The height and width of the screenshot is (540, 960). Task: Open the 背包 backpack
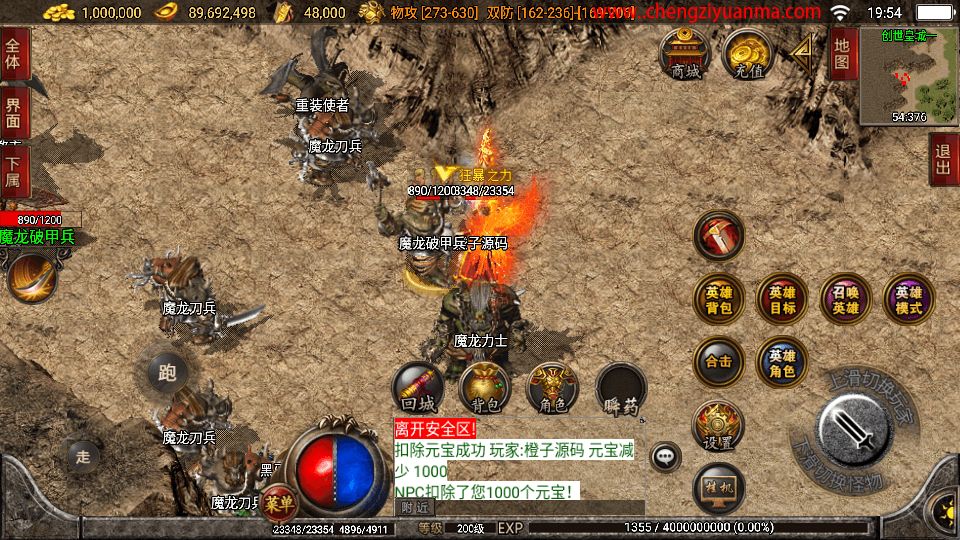485,388
